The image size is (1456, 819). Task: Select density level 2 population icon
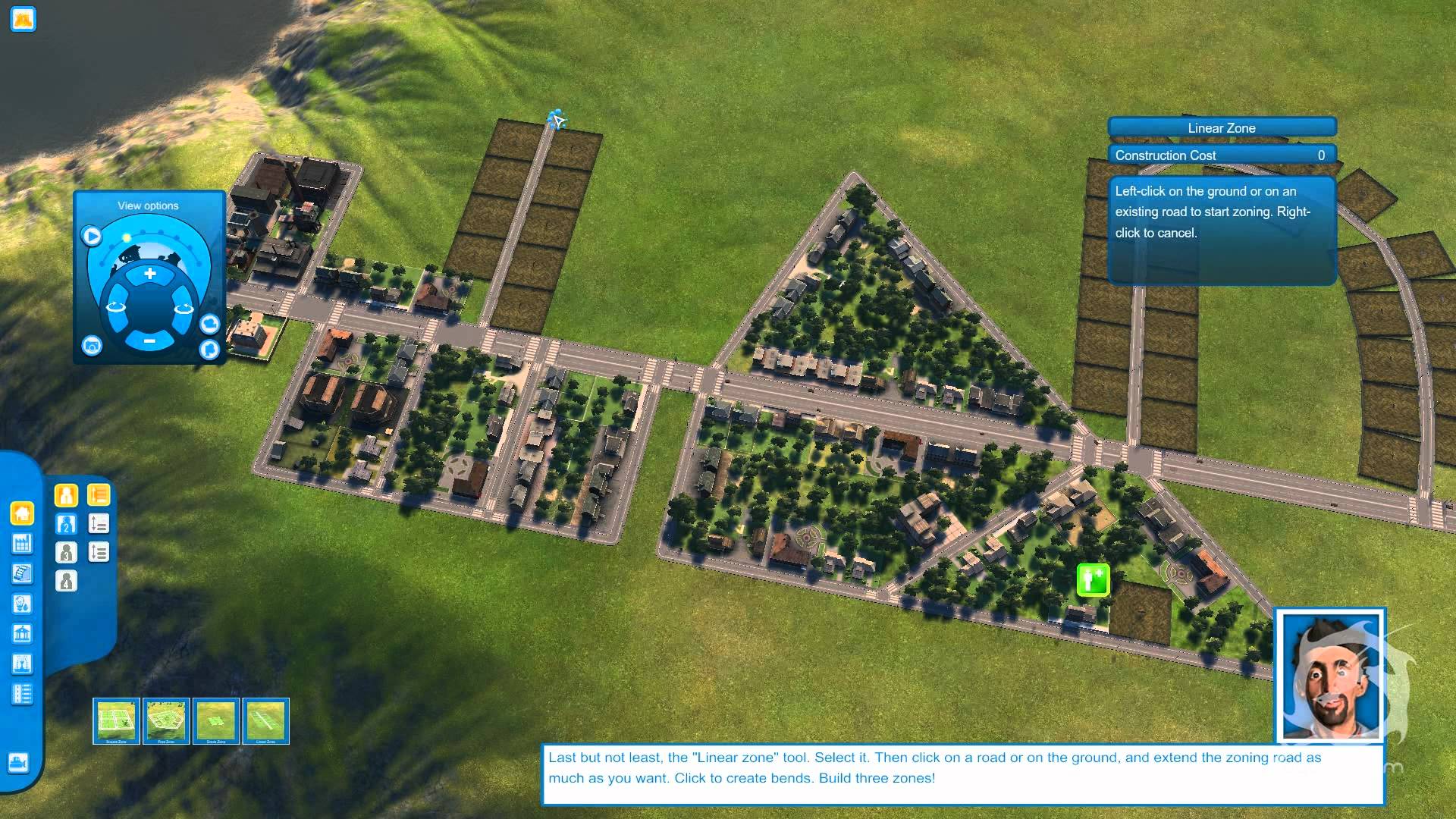tap(66, 523)
